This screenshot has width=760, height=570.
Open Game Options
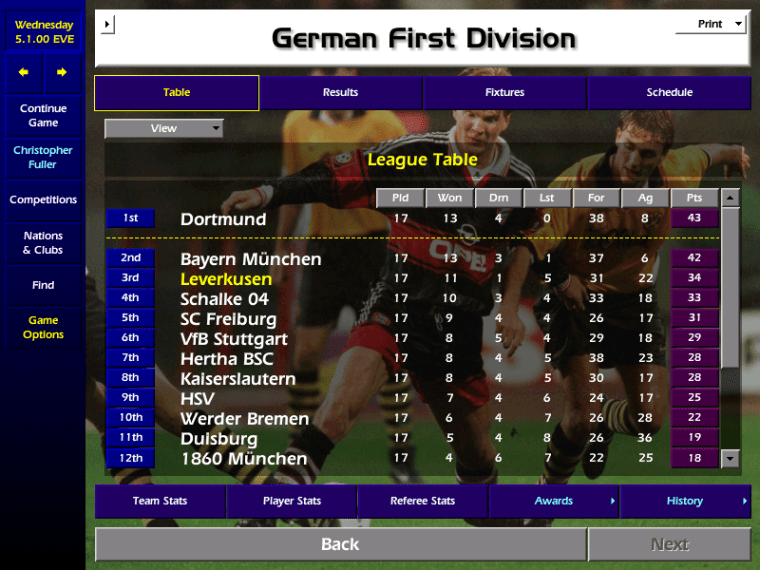coord(43,328)
